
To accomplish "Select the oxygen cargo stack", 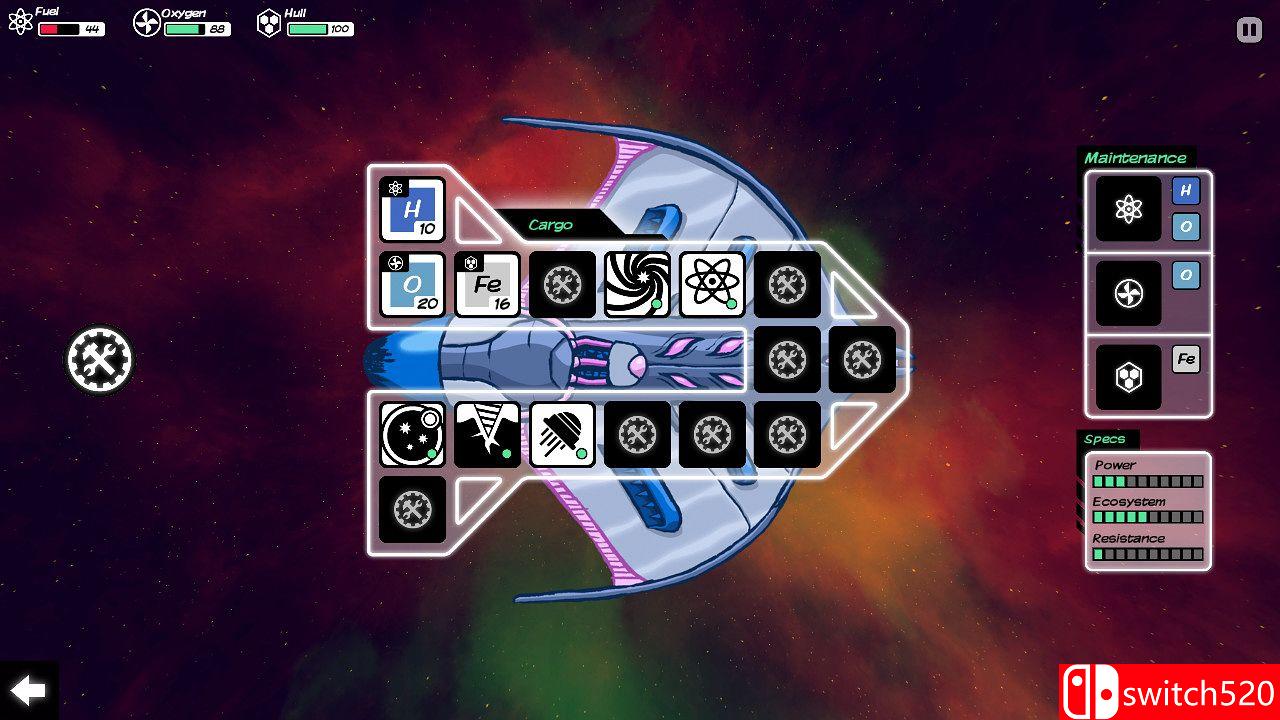I will [411, 285].
